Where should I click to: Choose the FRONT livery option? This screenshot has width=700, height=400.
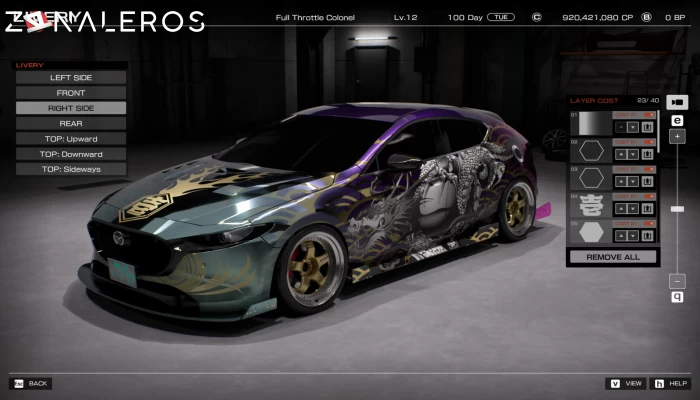click(x=70, y=93)
